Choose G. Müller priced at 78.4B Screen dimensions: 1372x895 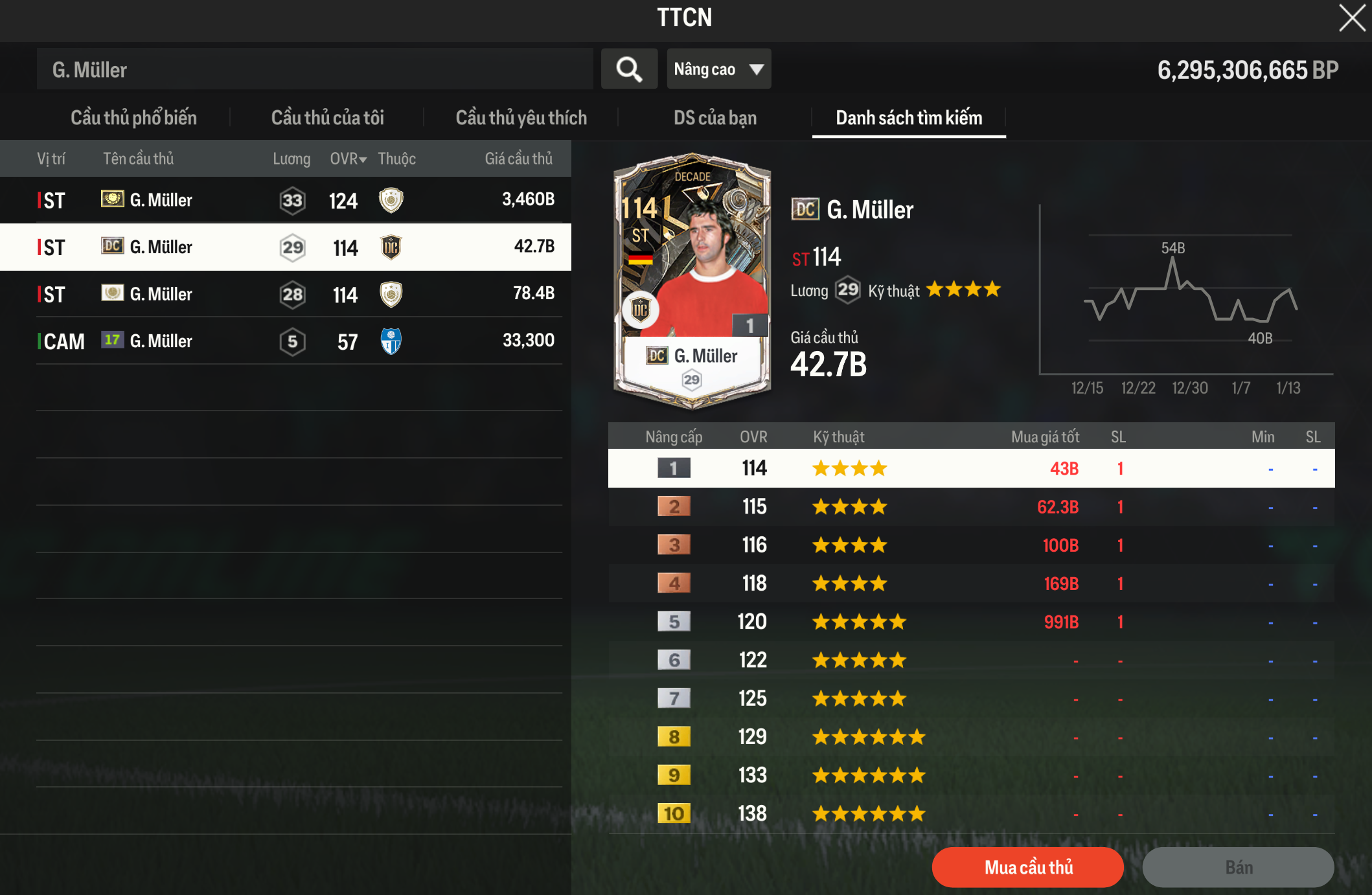tap(285, 294)
